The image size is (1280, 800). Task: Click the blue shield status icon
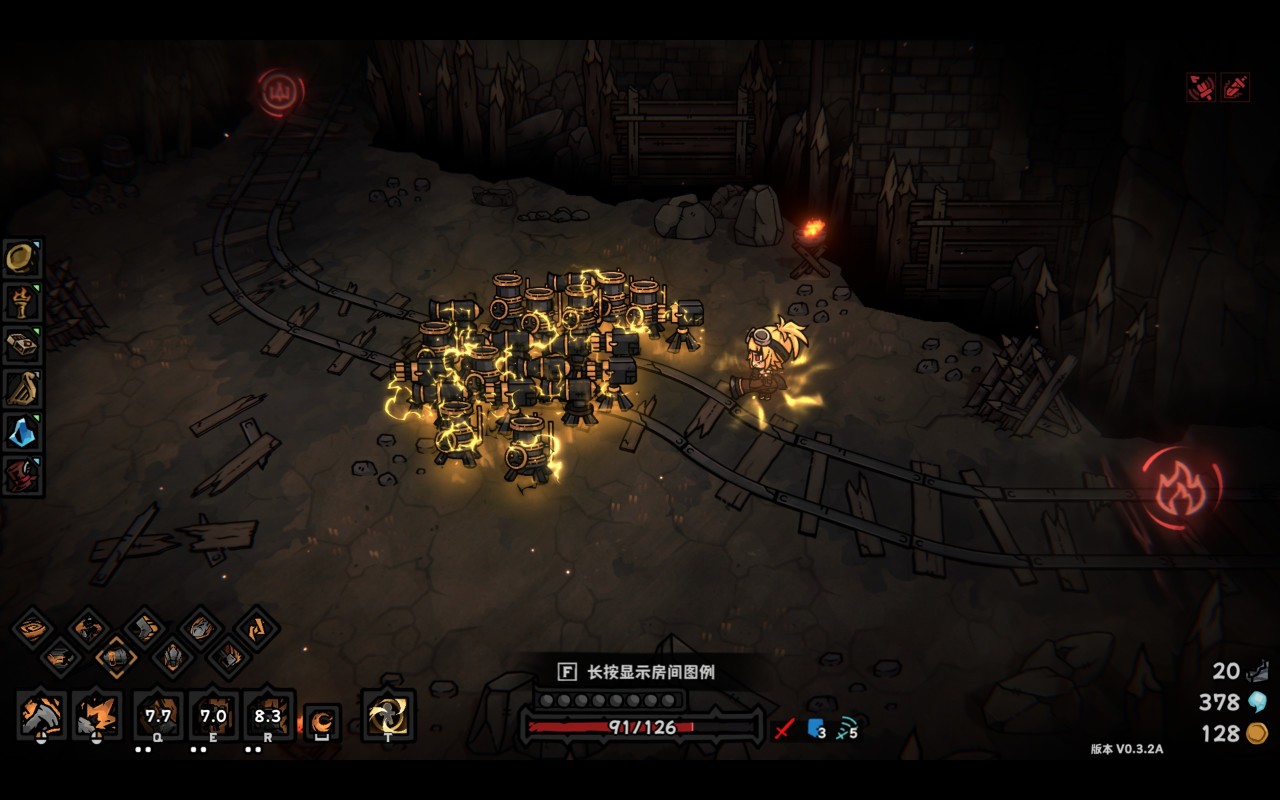tap(815, 729)
